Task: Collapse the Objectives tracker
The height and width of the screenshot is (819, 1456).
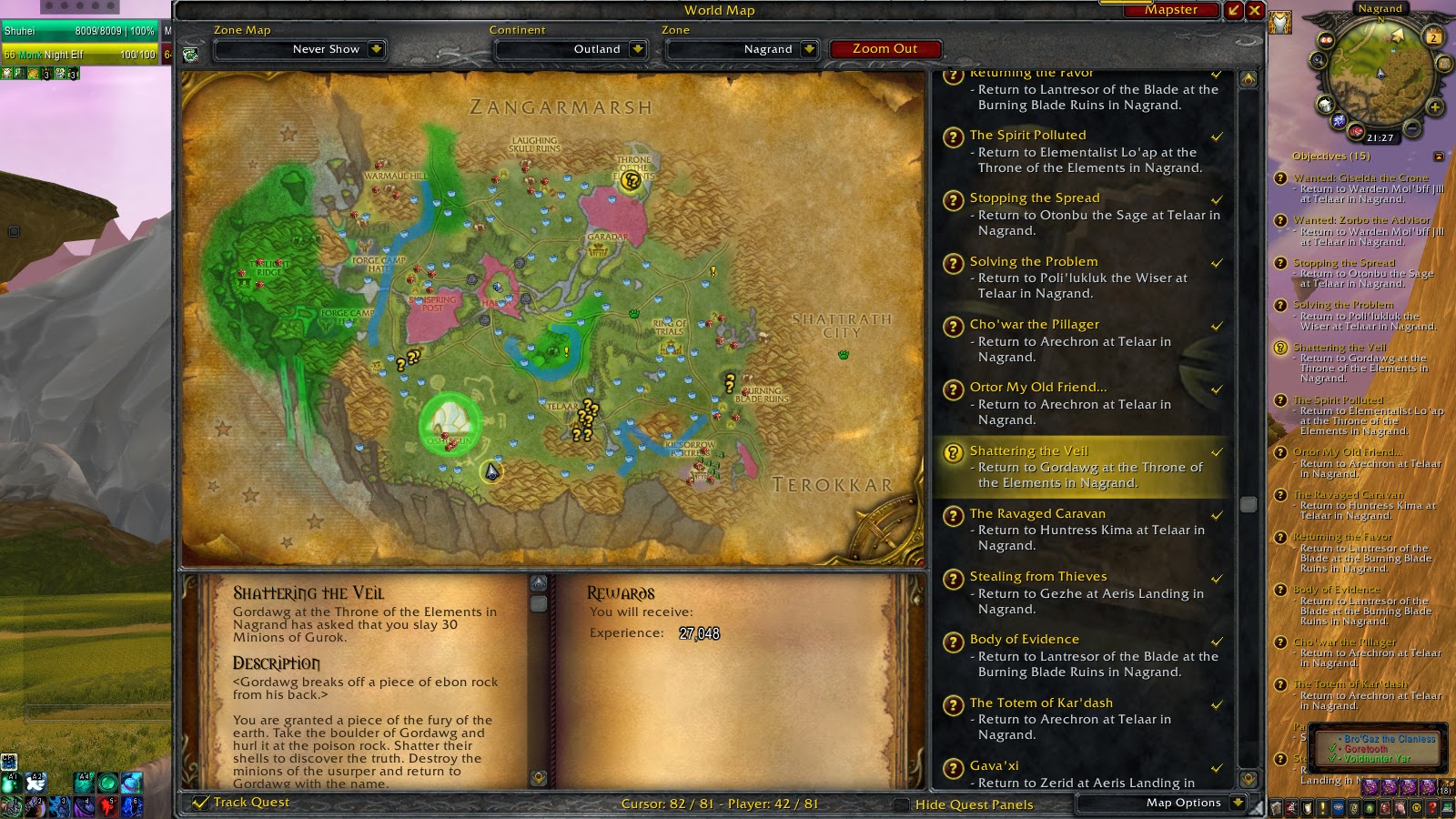Action: pos(1439,155)
